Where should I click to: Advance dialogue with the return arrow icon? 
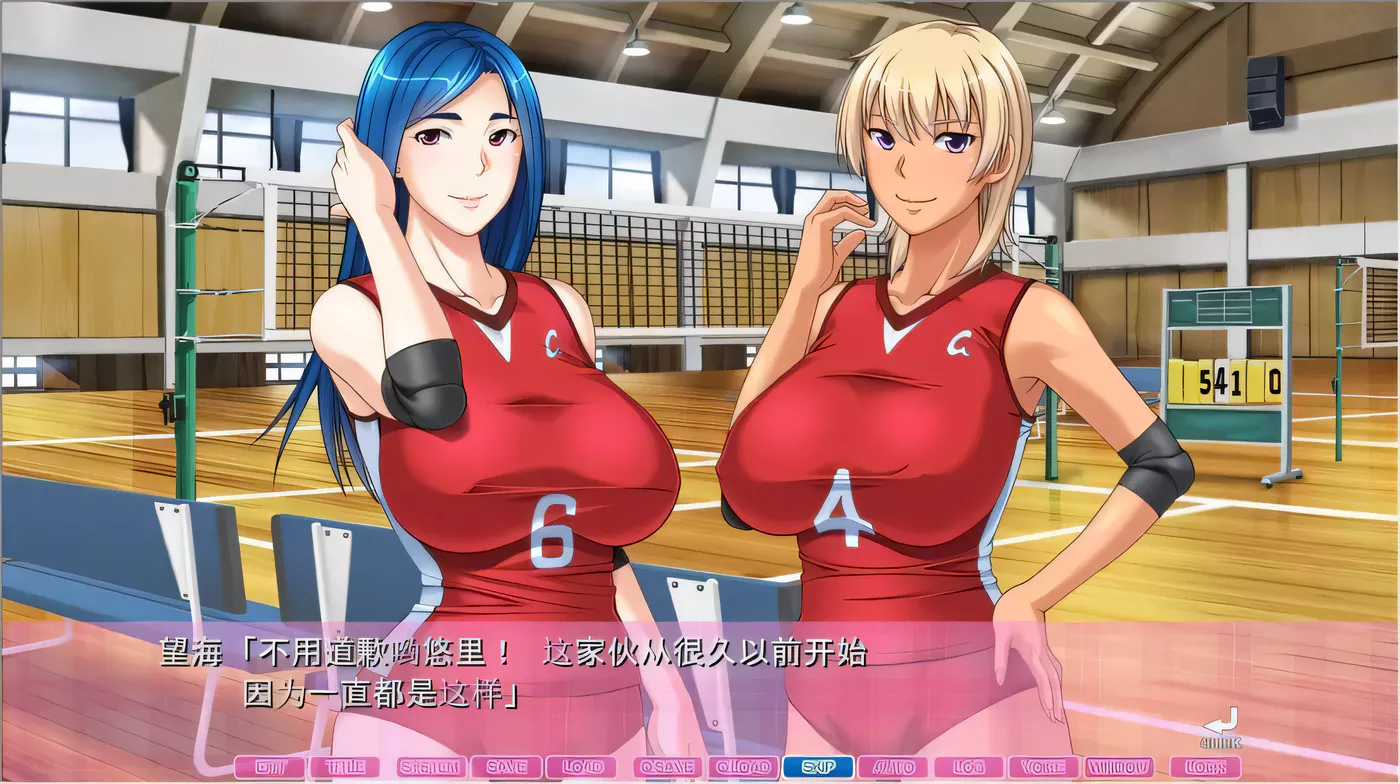click(x=1221, y=728)
